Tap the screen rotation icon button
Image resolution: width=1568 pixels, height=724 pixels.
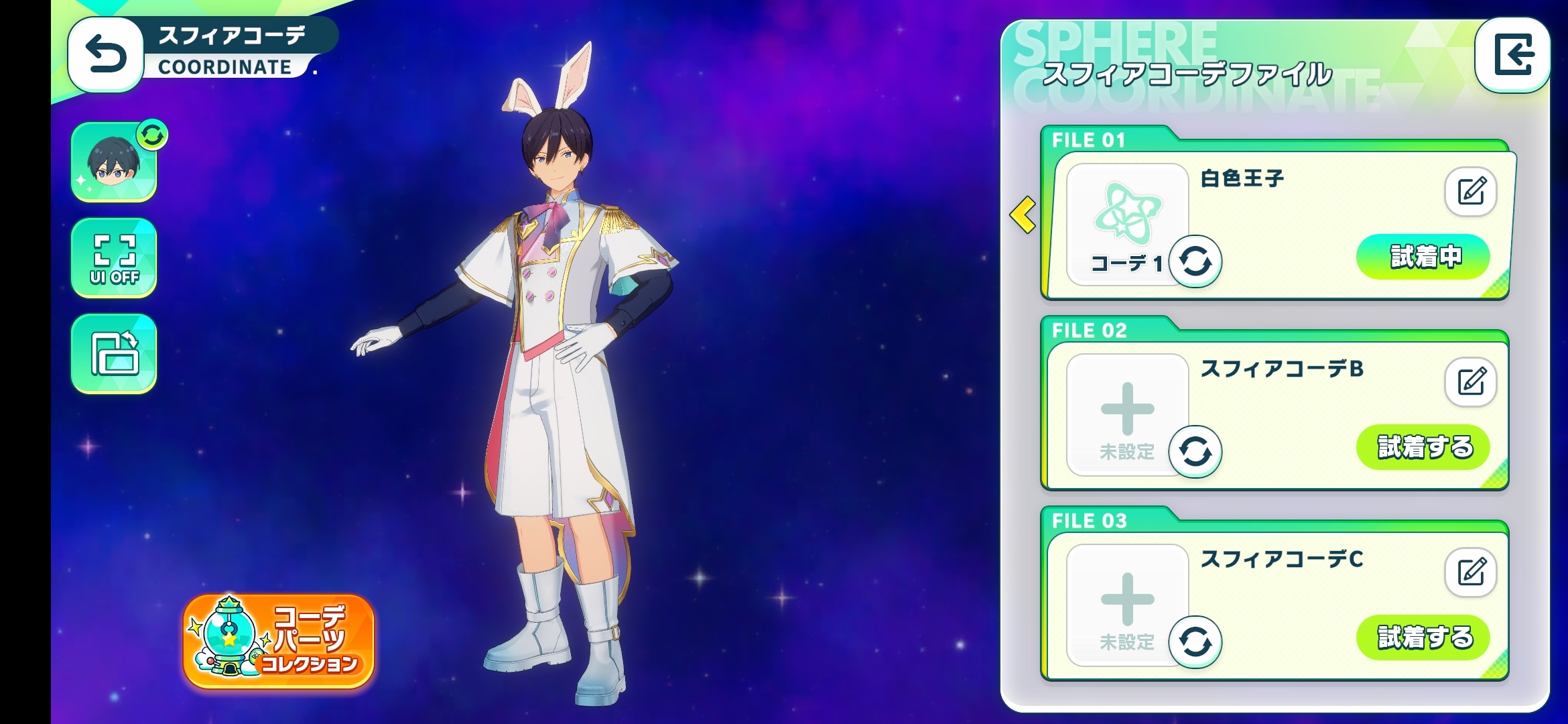[x=114, y=353]
